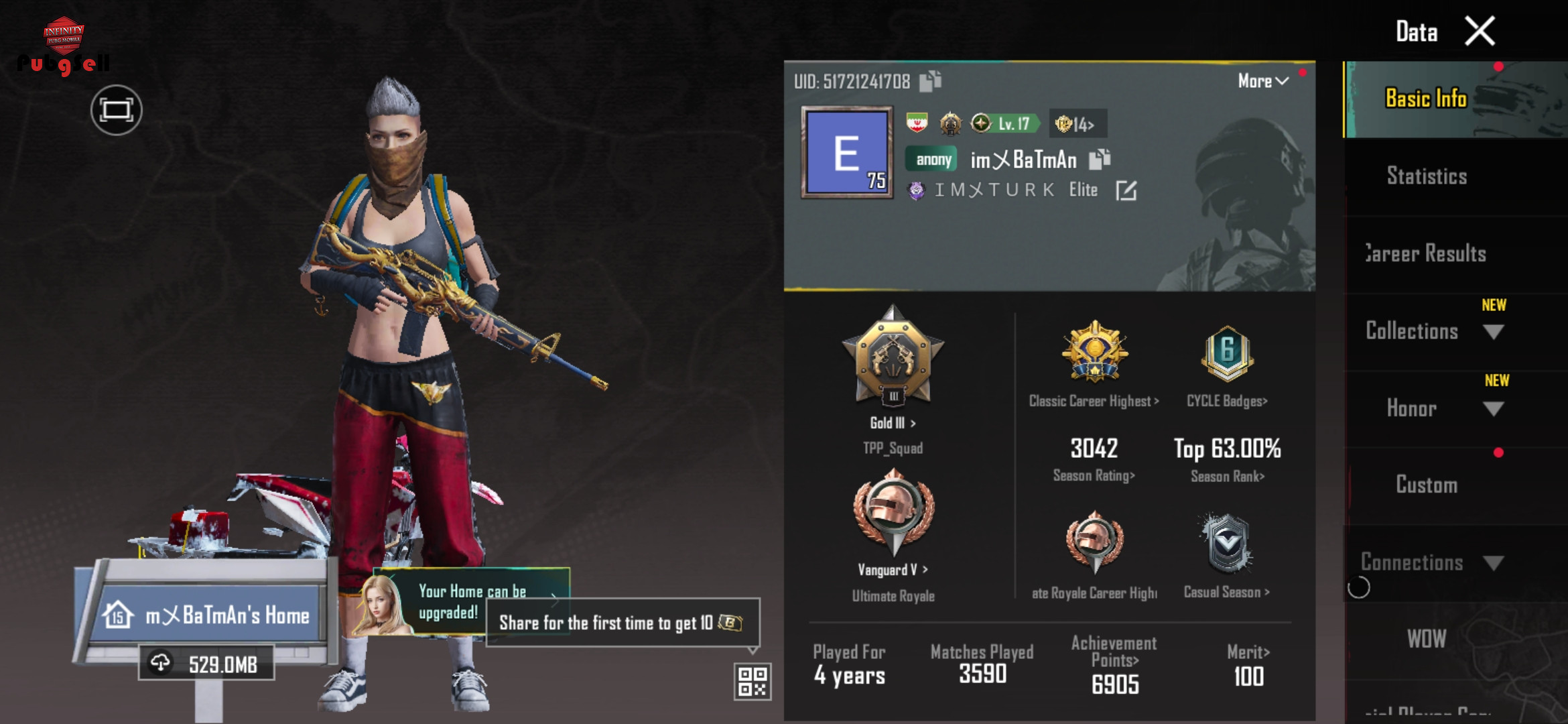The height and width of the screenshot is (724, 1568).
Task: Copy the player nickname
Action: [1100, 159]
